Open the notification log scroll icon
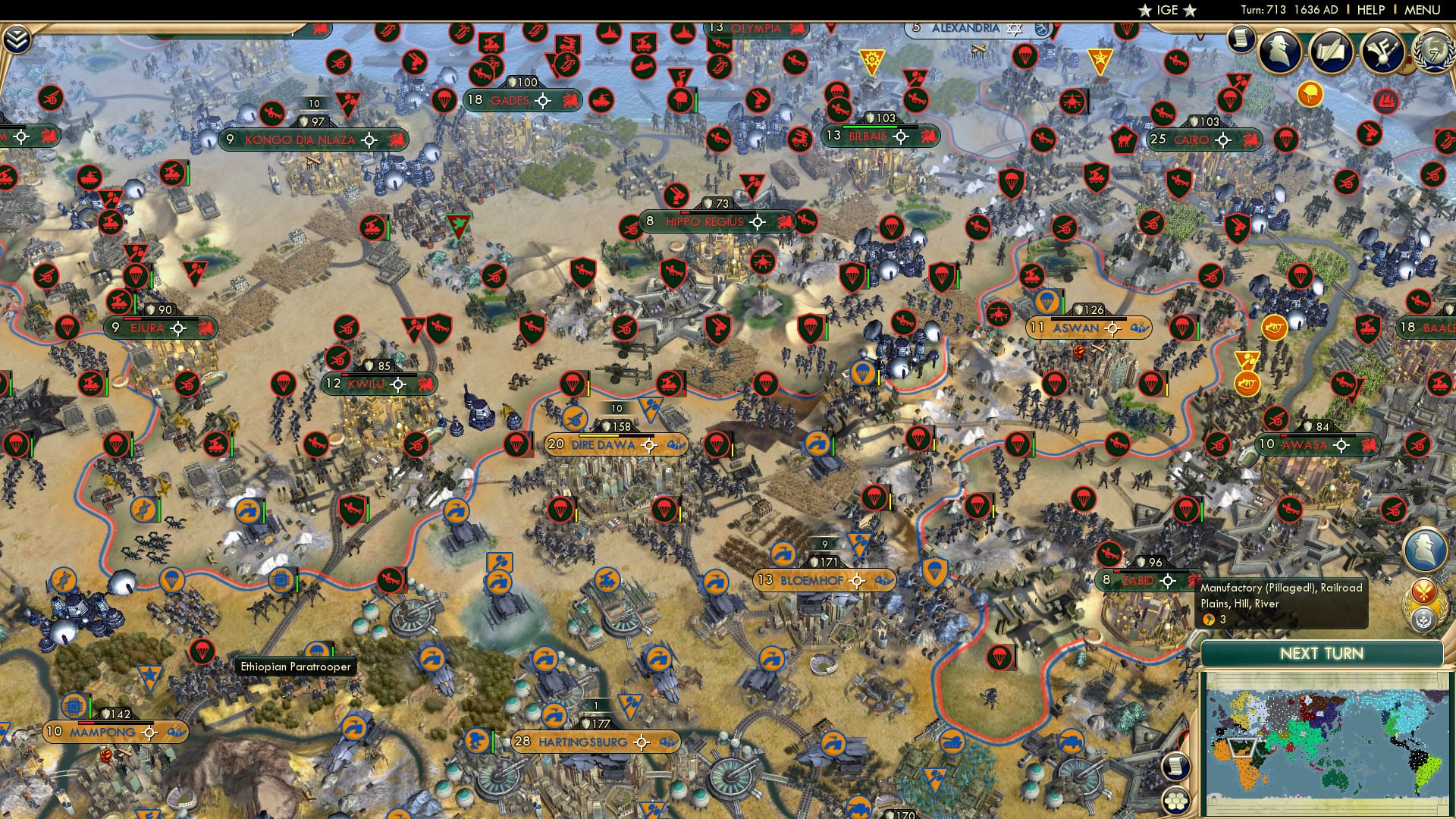This screenshot has width=1456, height=819. click(1241, 39)
